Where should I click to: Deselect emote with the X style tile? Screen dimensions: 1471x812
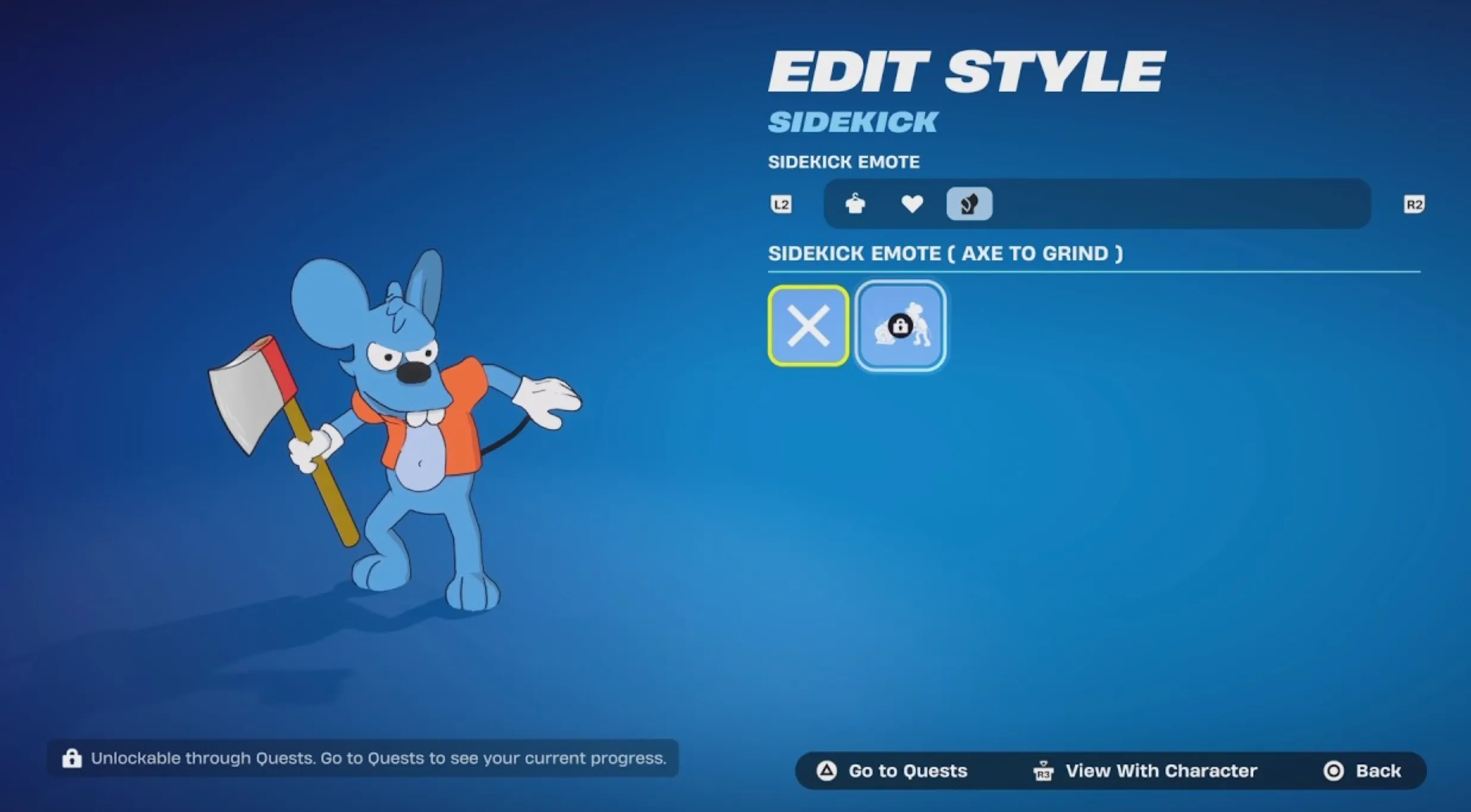click(808, 325)
